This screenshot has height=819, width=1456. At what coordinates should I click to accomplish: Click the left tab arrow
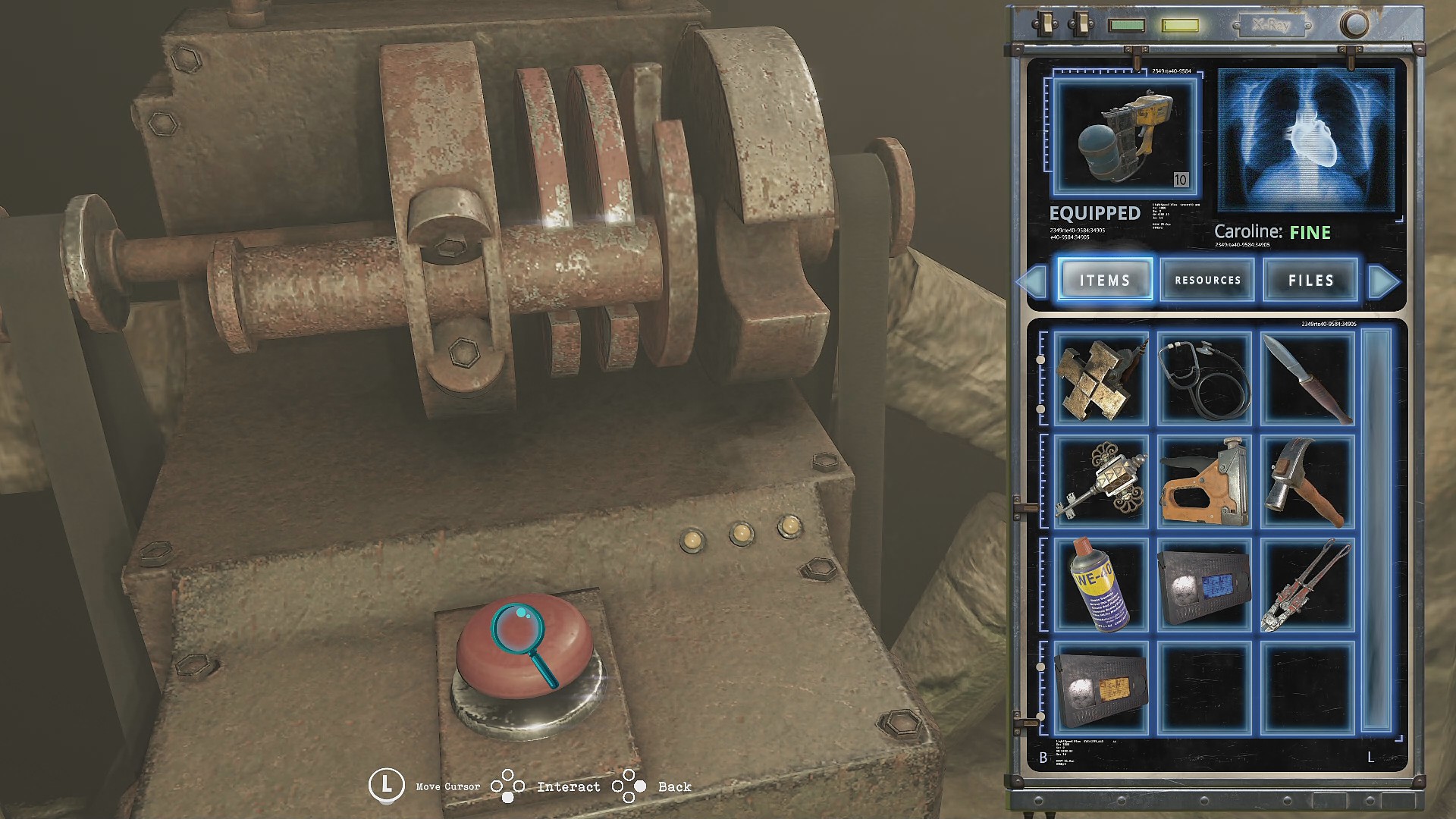point(1032,281)
